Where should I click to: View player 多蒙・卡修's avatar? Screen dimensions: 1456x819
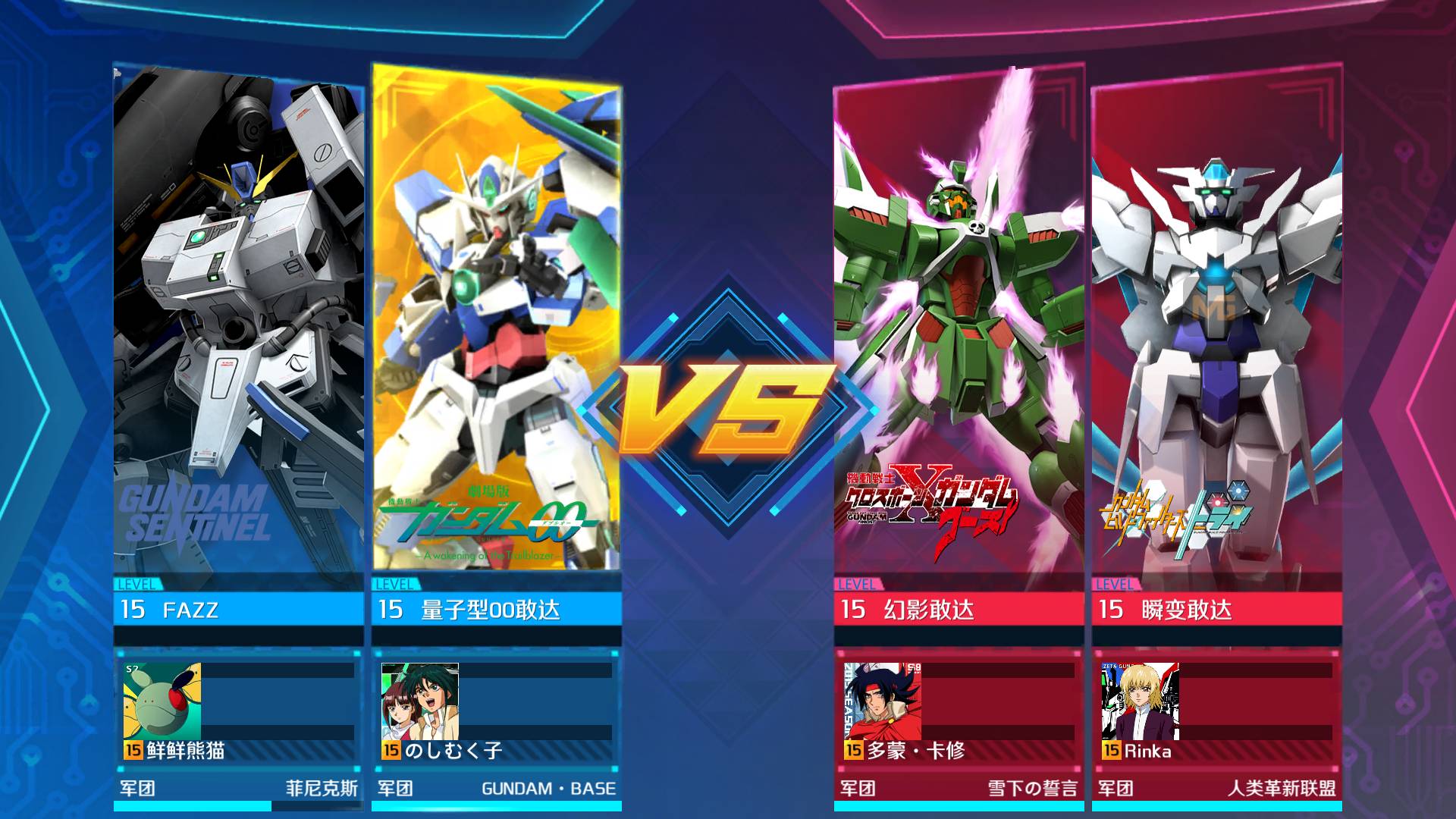point(883,701)
